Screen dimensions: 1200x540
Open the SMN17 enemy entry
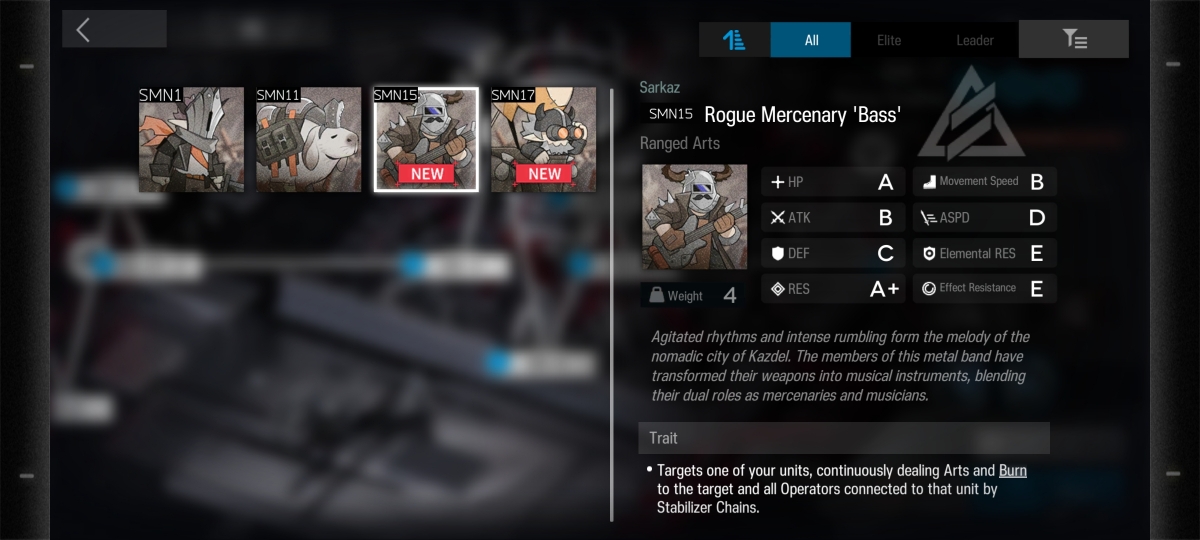click(x=543, y=139)
